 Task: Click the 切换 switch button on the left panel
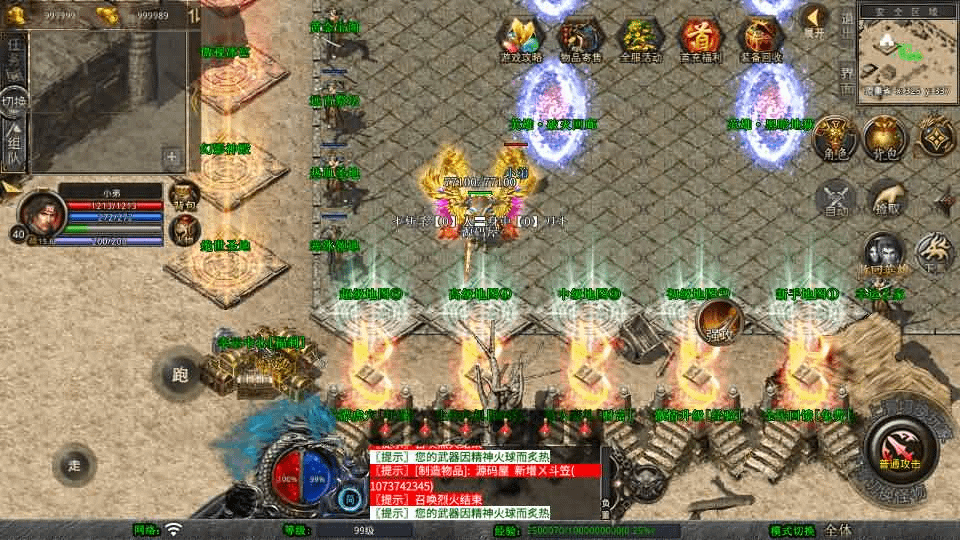click(x=14, y=101)
